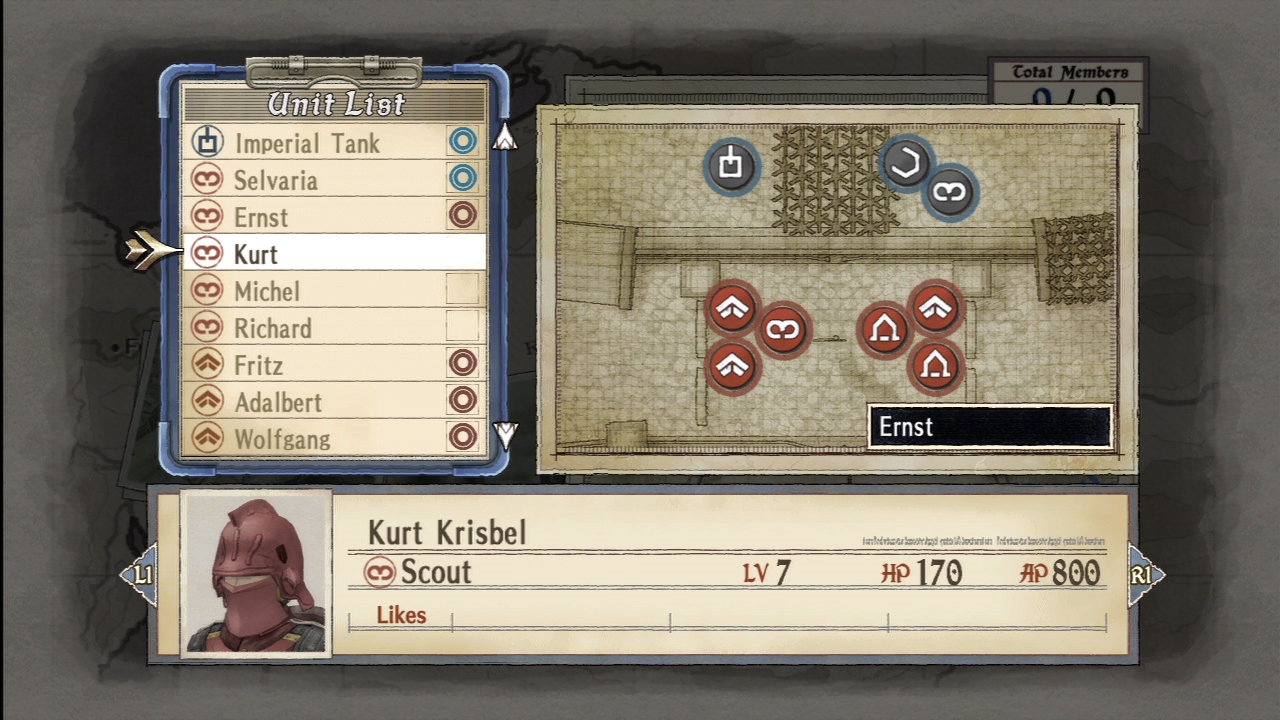Viewport: 1280px width, 720px height.
Task: Click the unit list's up arrow
Action: pyautogui.click(x=505, y=137)
